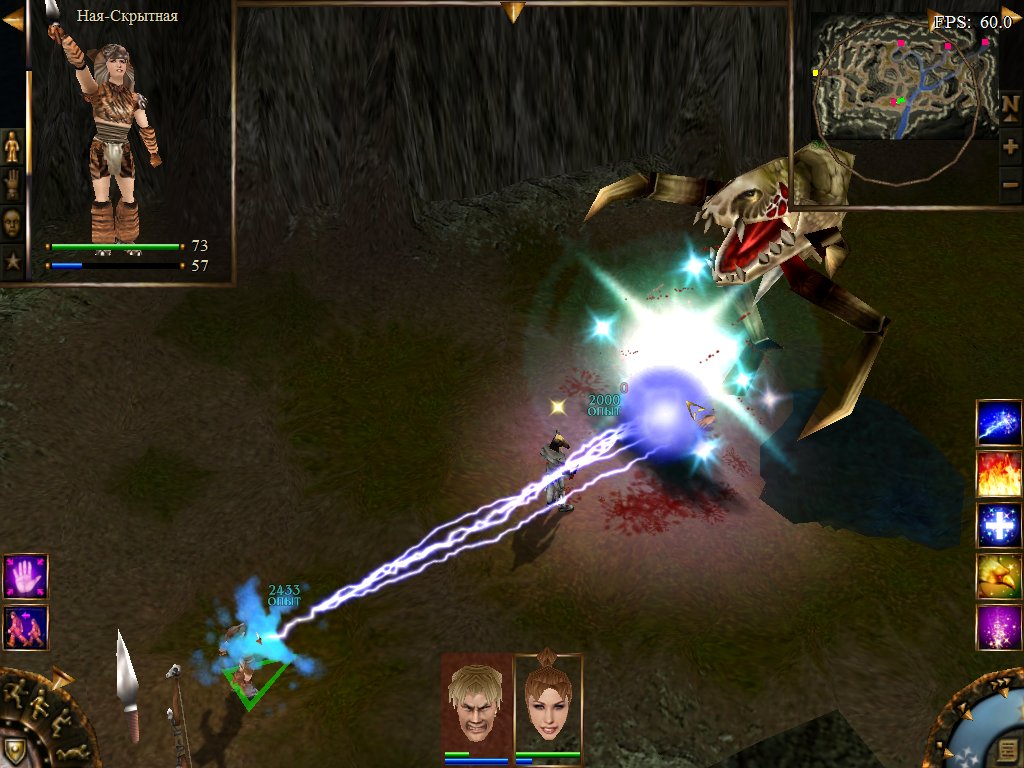Screen dimensions: 1024x768
Task: Open the star tab on the character panel
Action: 12,262
